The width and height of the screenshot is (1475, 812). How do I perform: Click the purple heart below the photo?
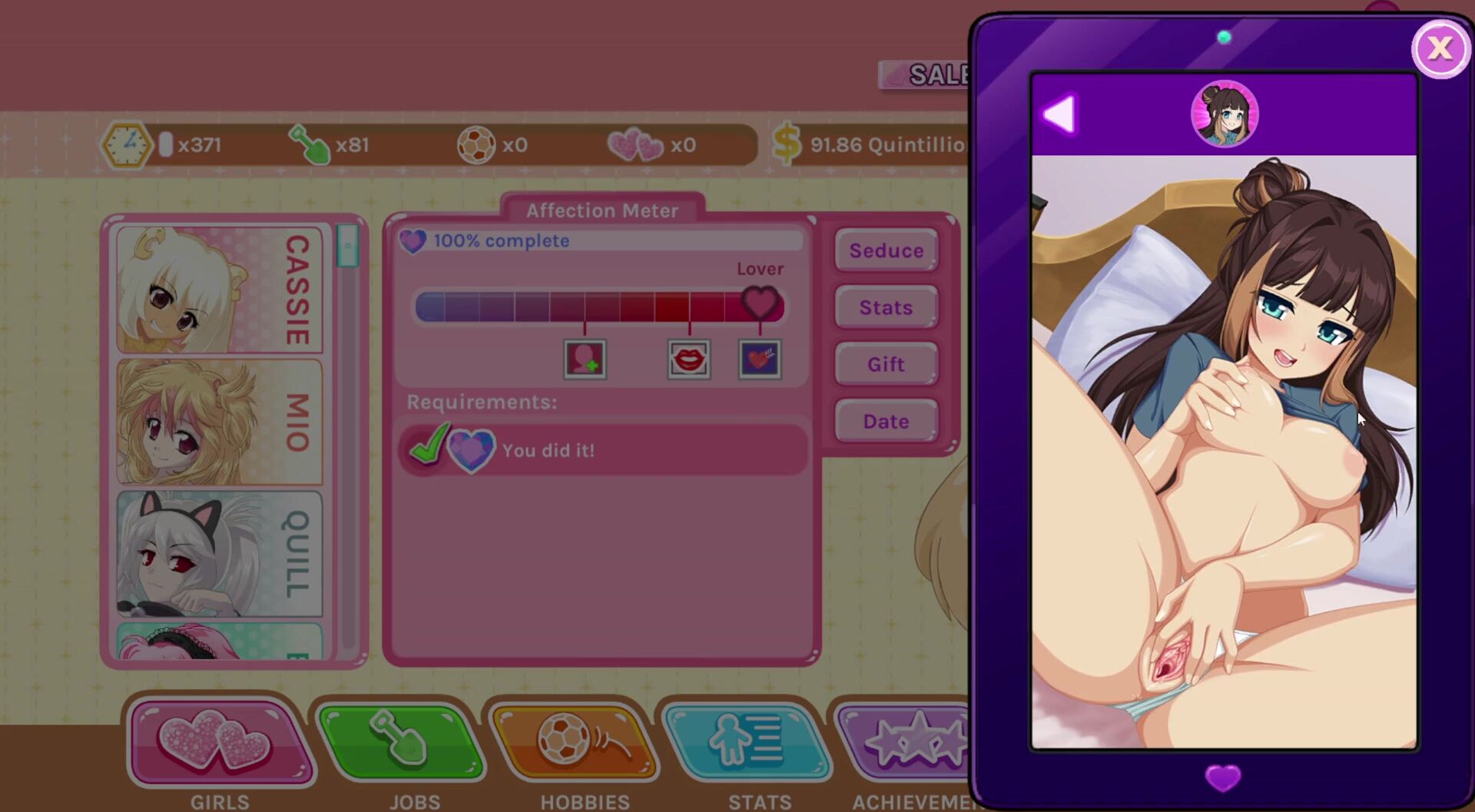click(1223, 777)
